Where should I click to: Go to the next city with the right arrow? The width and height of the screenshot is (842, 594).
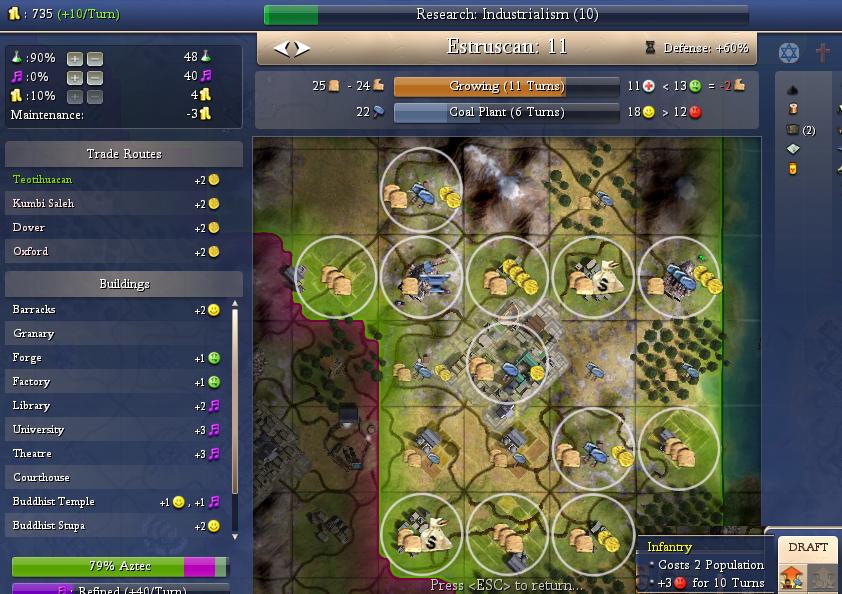click(x=302, y=48)
